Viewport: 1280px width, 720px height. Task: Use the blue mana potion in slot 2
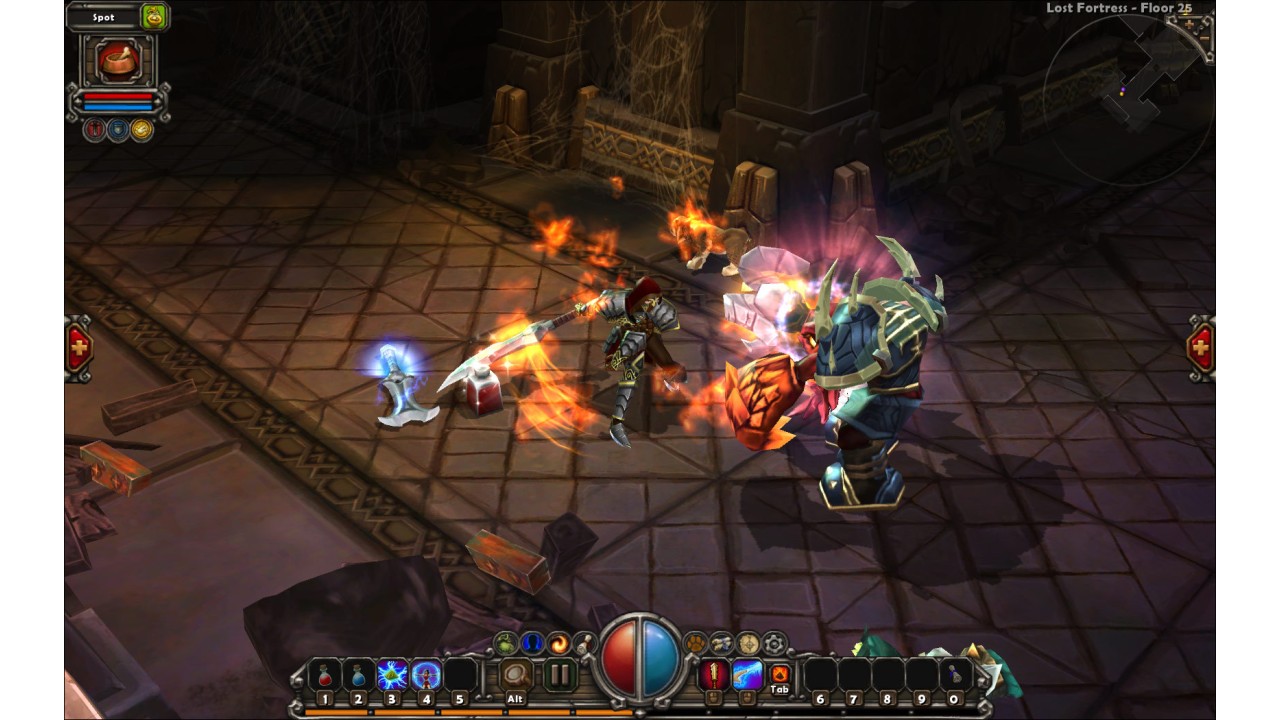click(x=358, y=675)
